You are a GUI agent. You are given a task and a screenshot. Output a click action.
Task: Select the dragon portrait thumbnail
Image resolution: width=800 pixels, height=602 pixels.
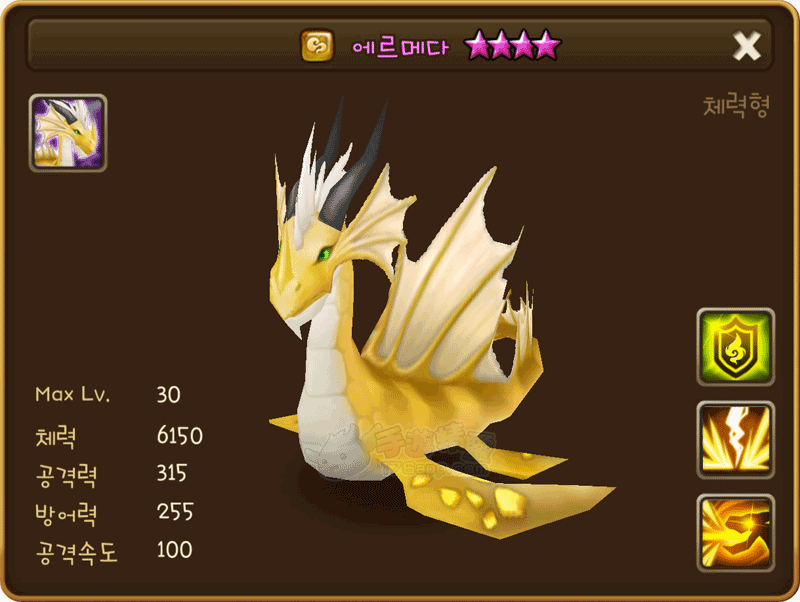coord(68,134)
